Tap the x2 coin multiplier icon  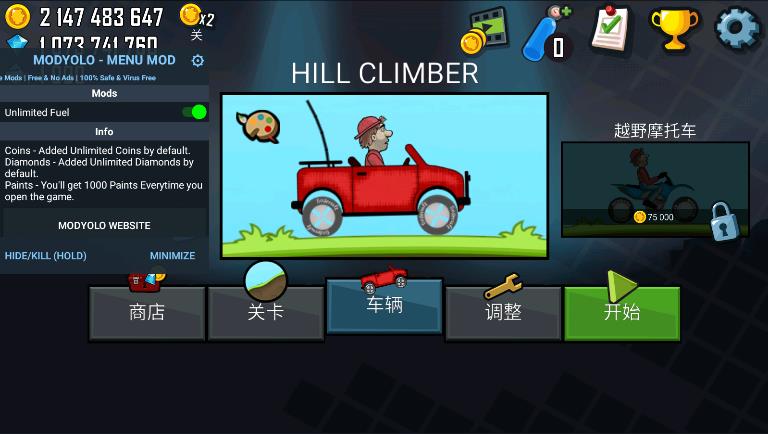[x=196, y=17]
